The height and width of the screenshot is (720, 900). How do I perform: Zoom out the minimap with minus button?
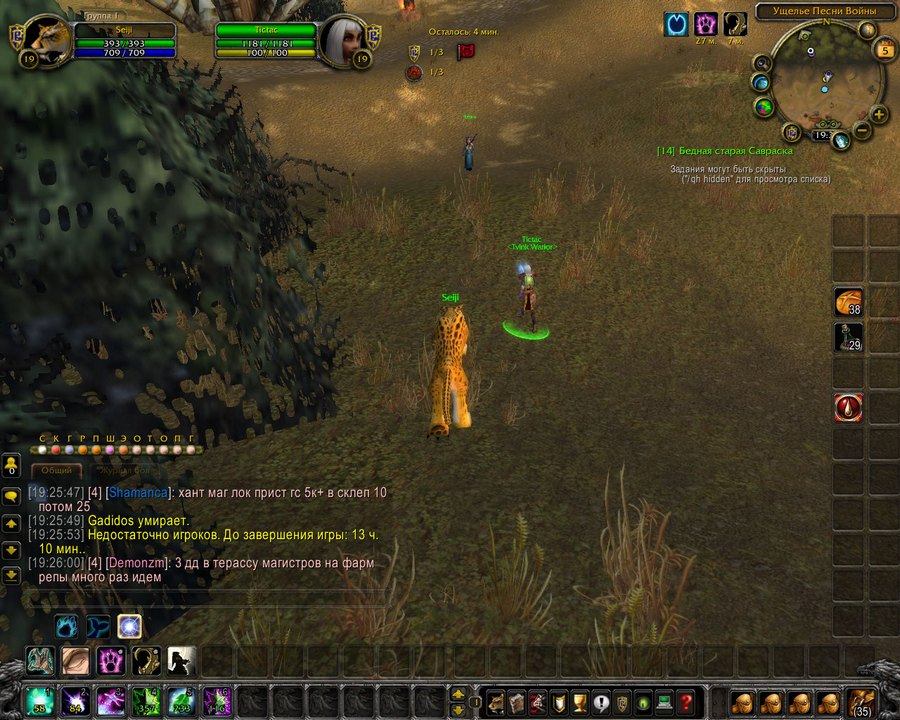click(860, 129)
